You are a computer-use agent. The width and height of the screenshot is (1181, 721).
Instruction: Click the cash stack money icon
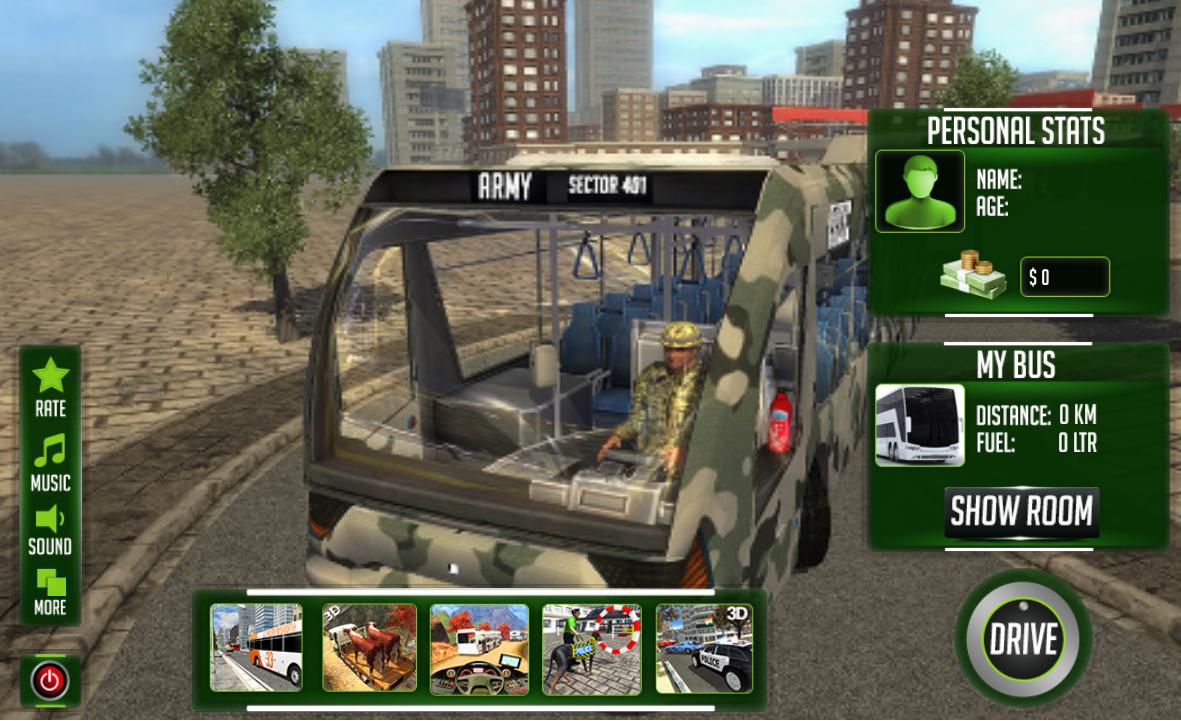tap(973, 276)
